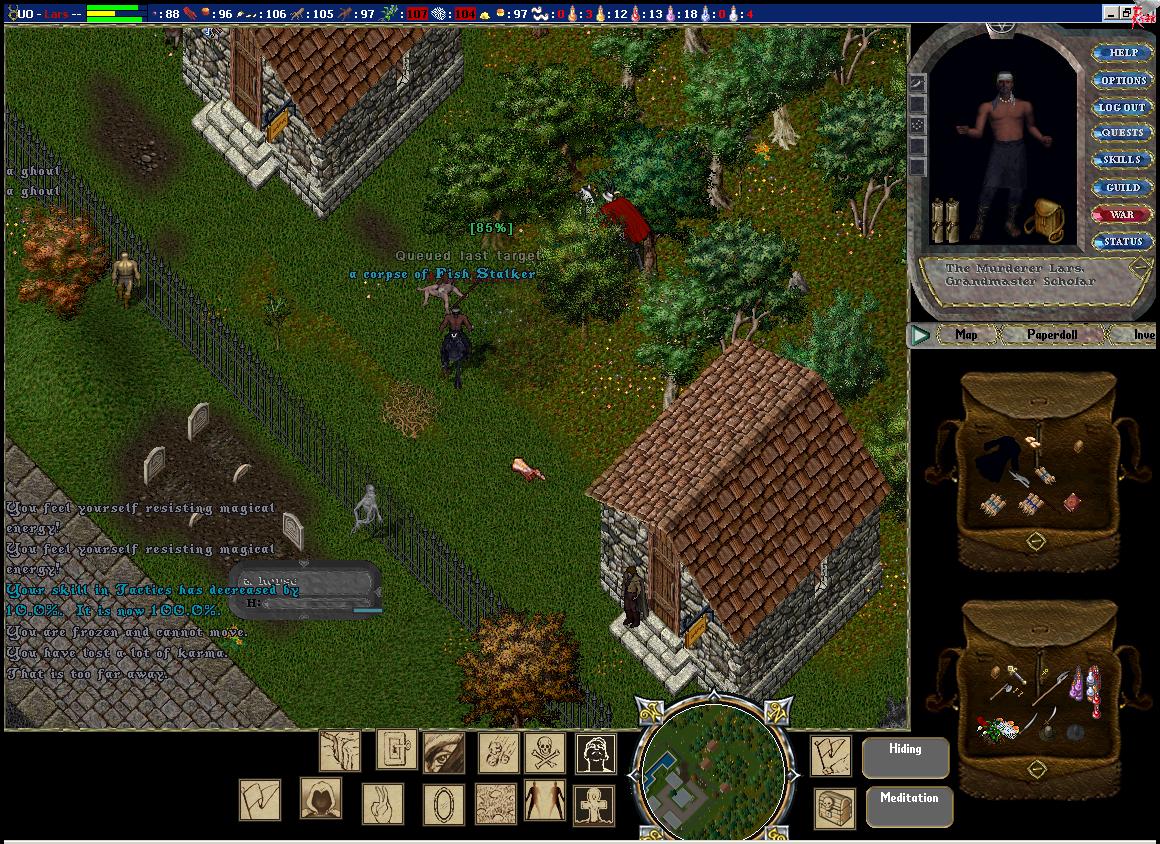The width and height of the screenshot is (1160, 844).
Task: Activate the Meditation skill button
Action: [909, 807]
